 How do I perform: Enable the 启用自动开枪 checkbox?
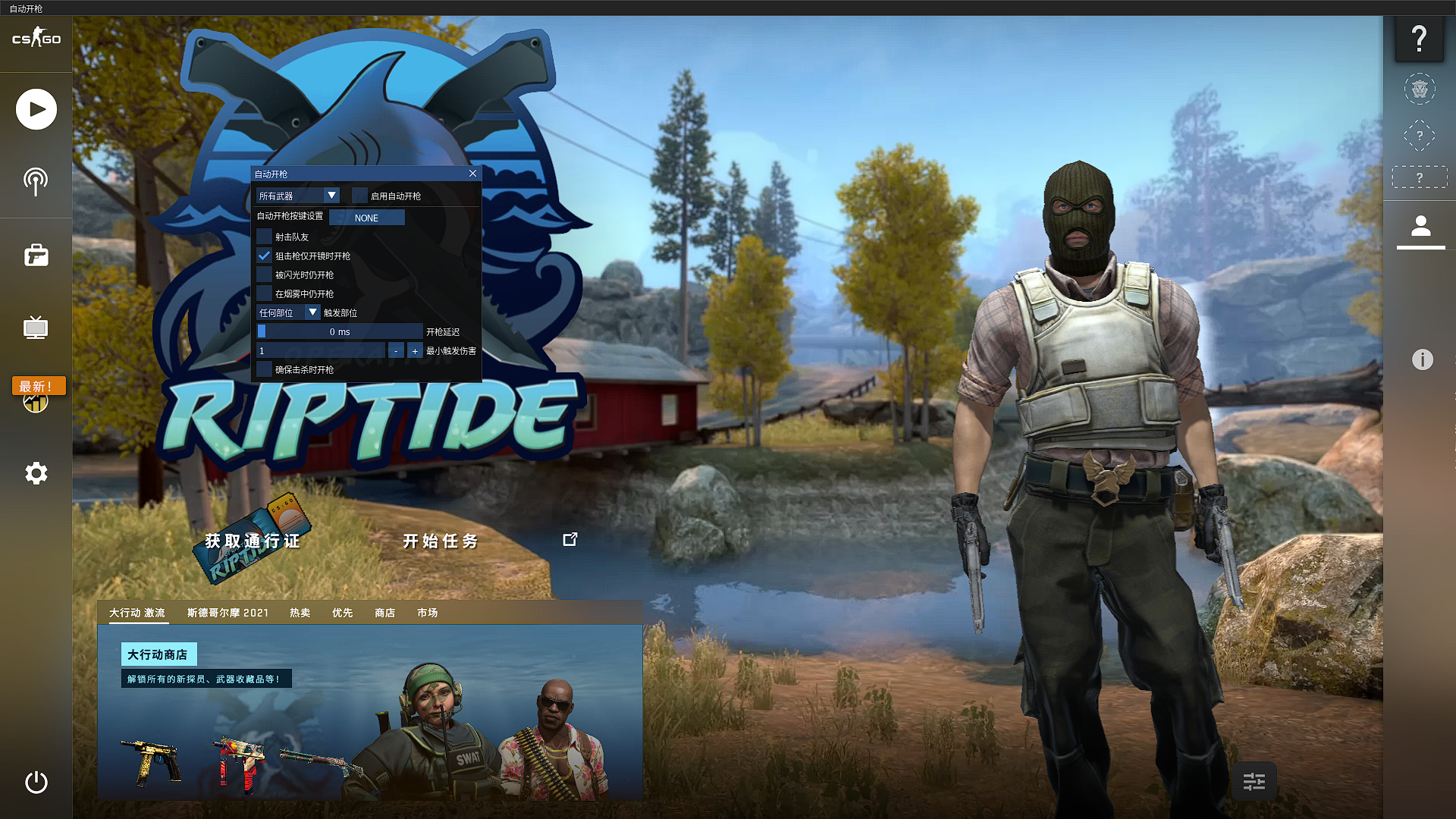pos(359,195)
